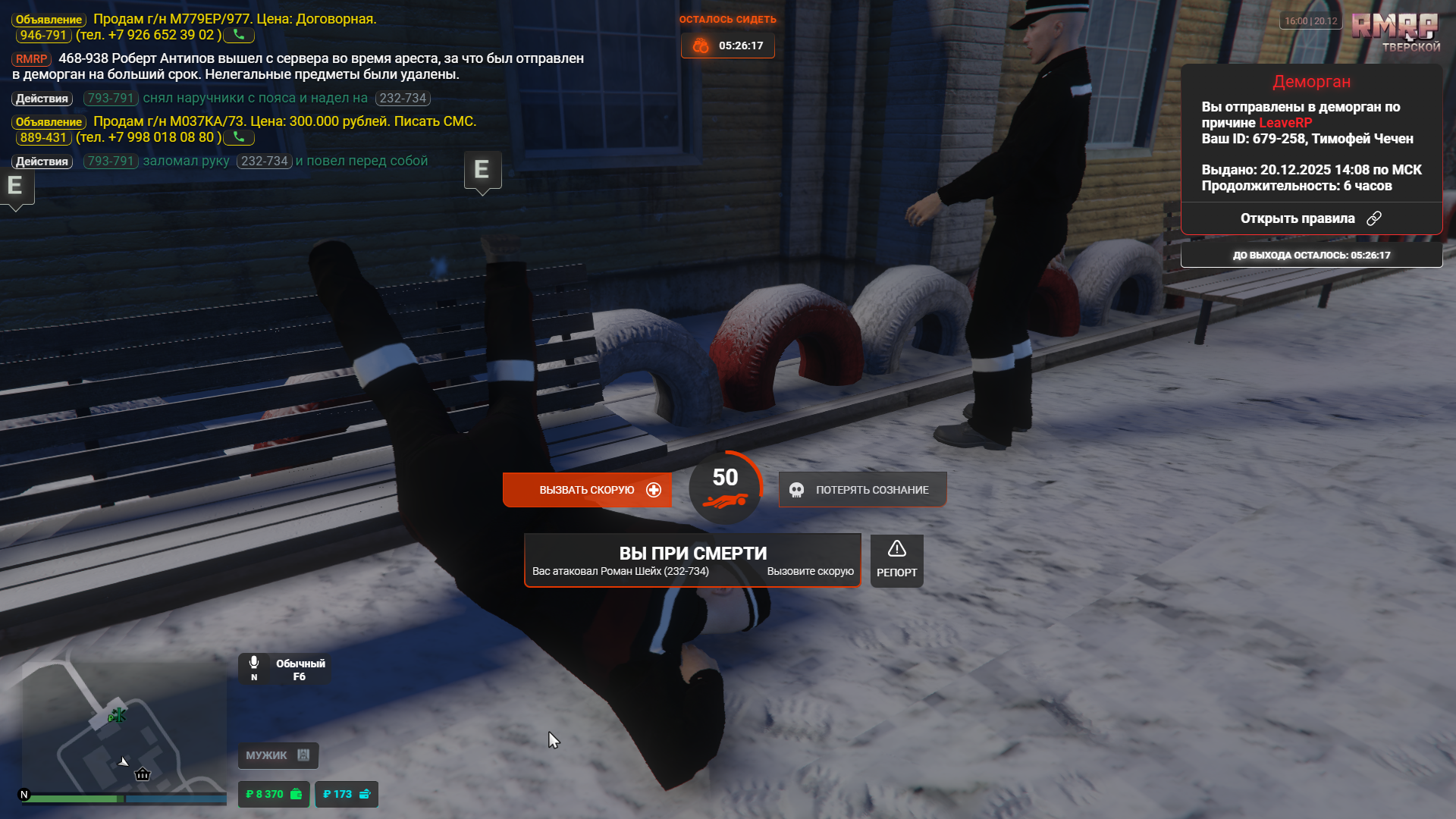The height and width of the screenshot is (819, 1456).
Task: Toggle the microphone voice mode indicator
Action: [254, 667]
